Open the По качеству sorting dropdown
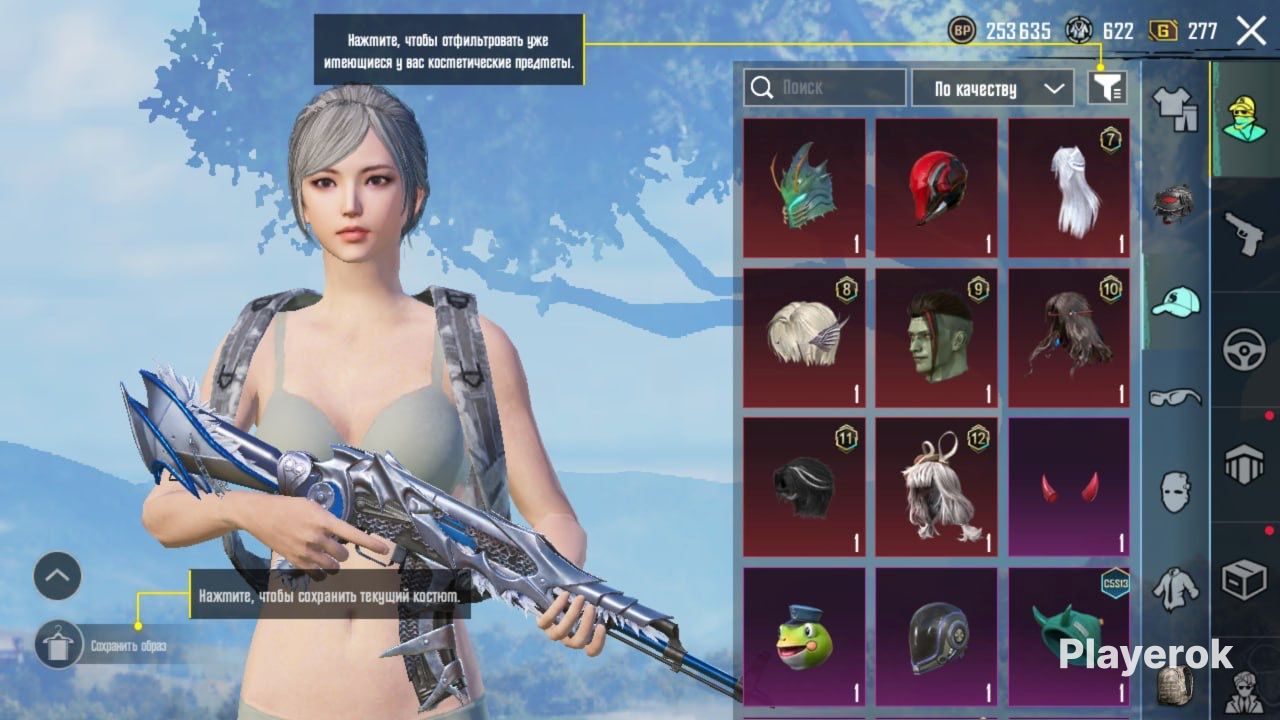1280x720 pixels. pyautogui.click(x=992, y=88)
